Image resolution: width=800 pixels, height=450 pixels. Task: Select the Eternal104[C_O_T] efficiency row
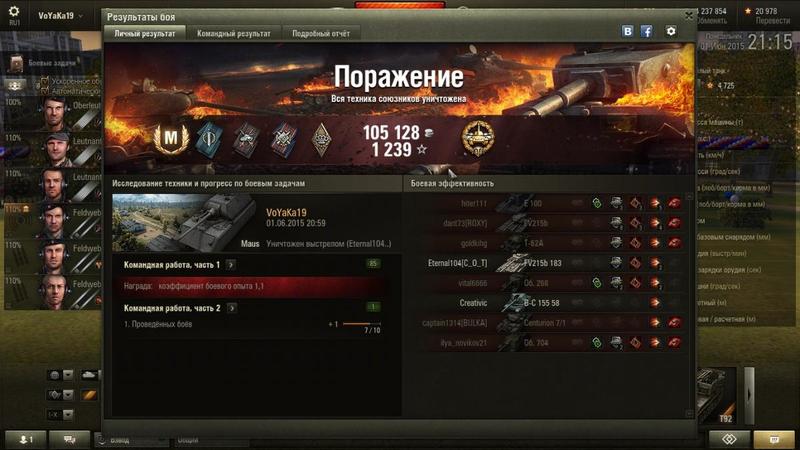545,262
